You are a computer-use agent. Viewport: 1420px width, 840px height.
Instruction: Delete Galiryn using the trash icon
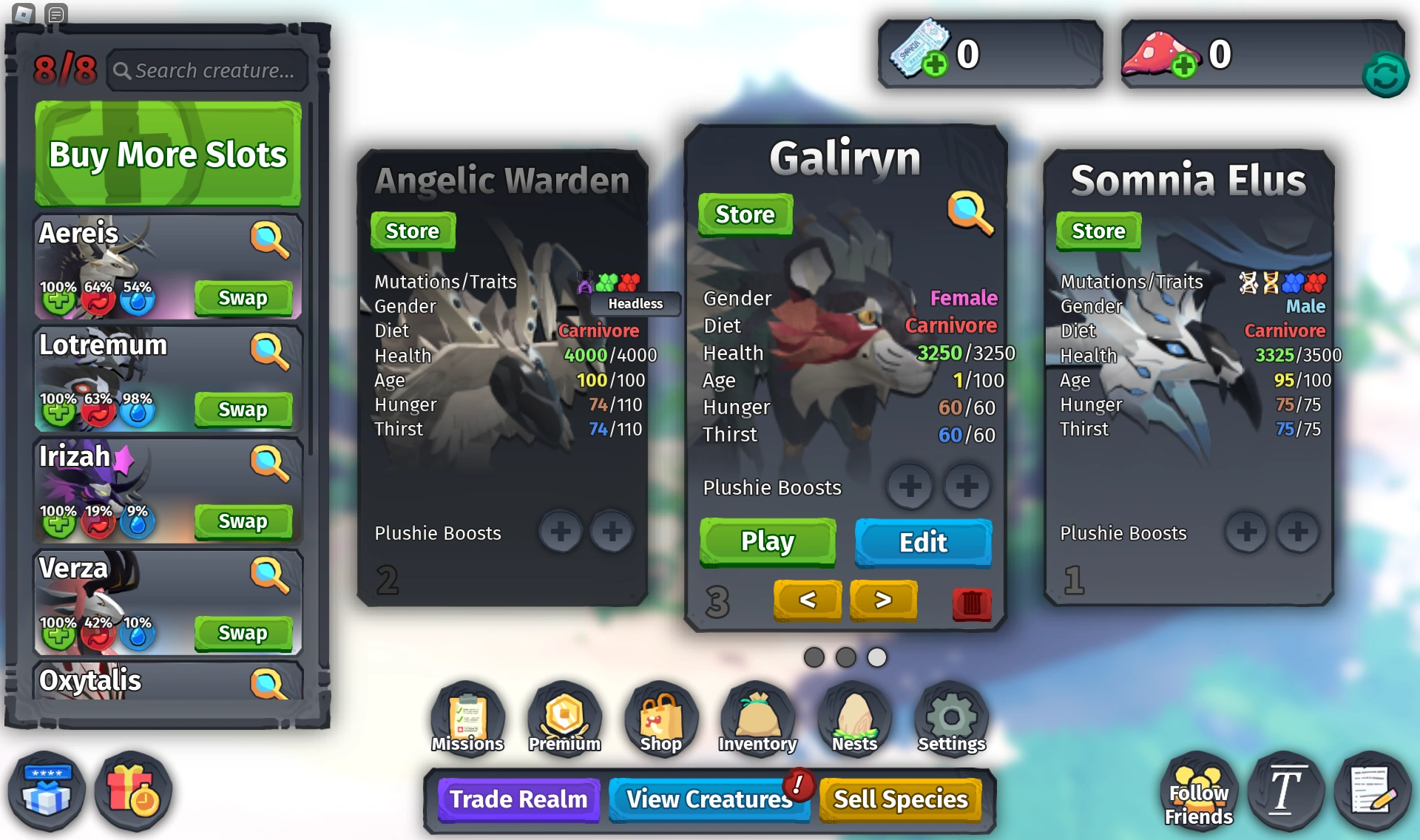click(x=971, y=602)
